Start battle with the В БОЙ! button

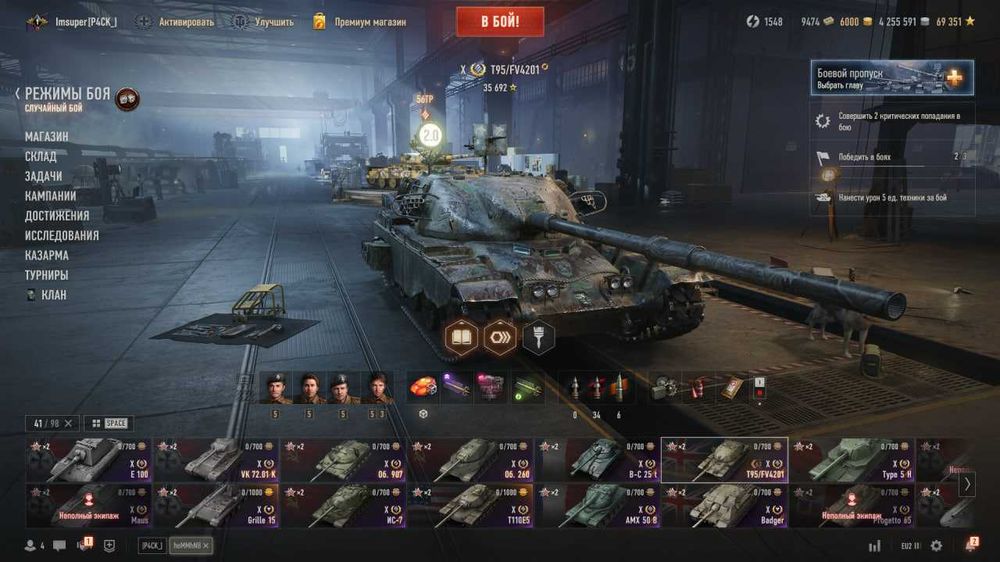pos(500,21)
